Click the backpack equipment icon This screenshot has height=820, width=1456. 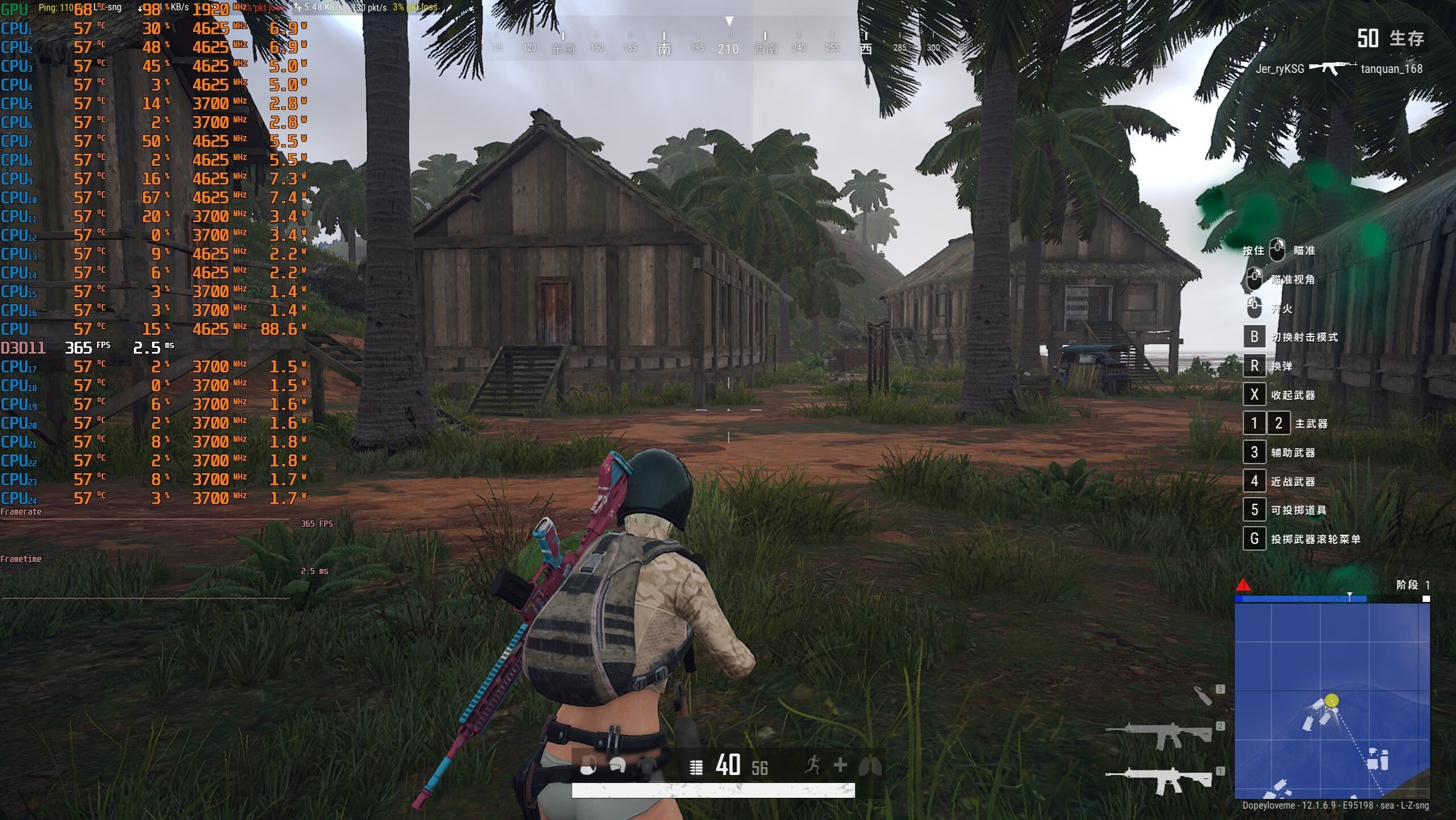pyautogui.click(x=588, y=766)
